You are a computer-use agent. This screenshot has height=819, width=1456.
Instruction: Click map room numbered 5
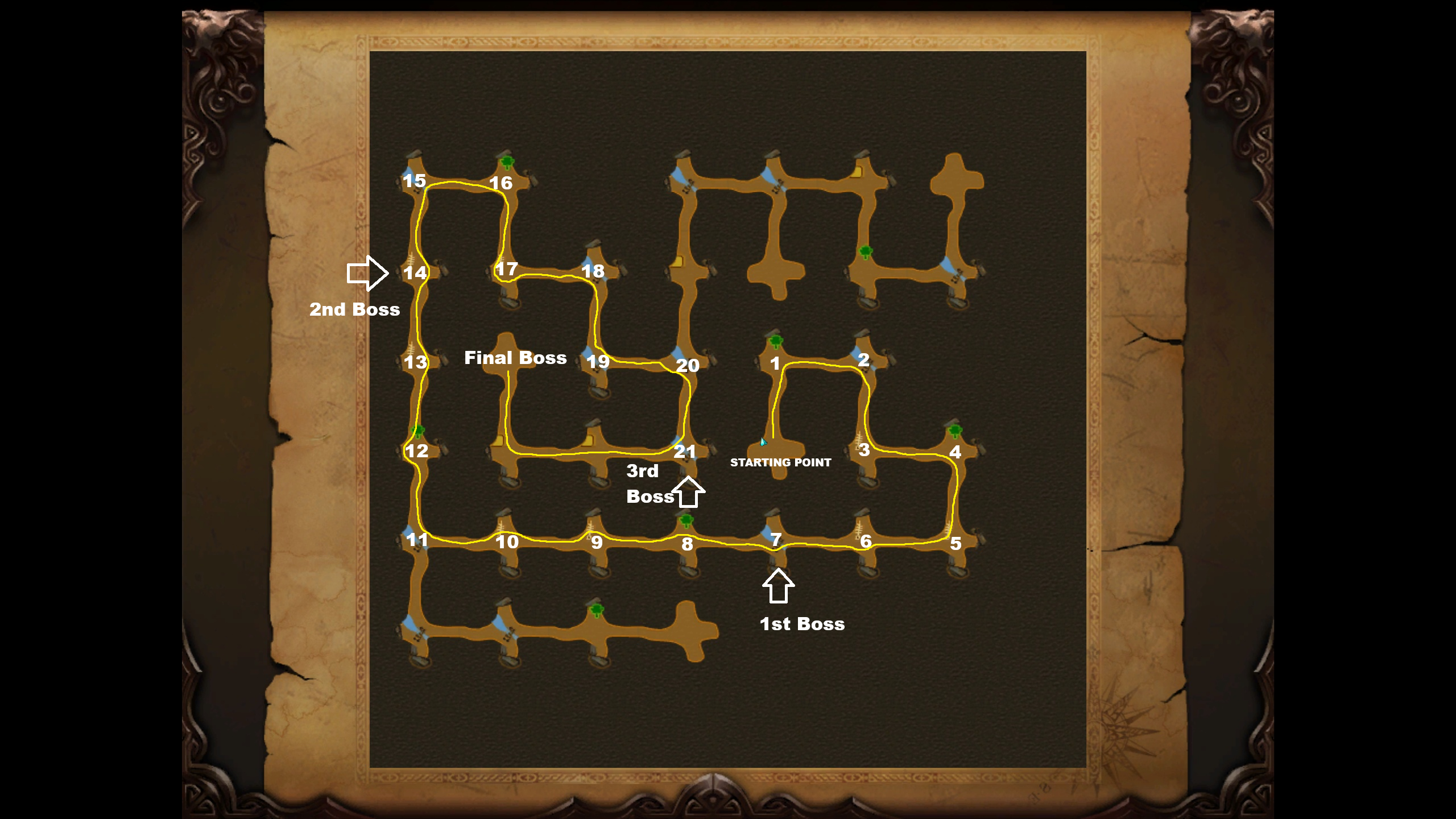point(955,543)
